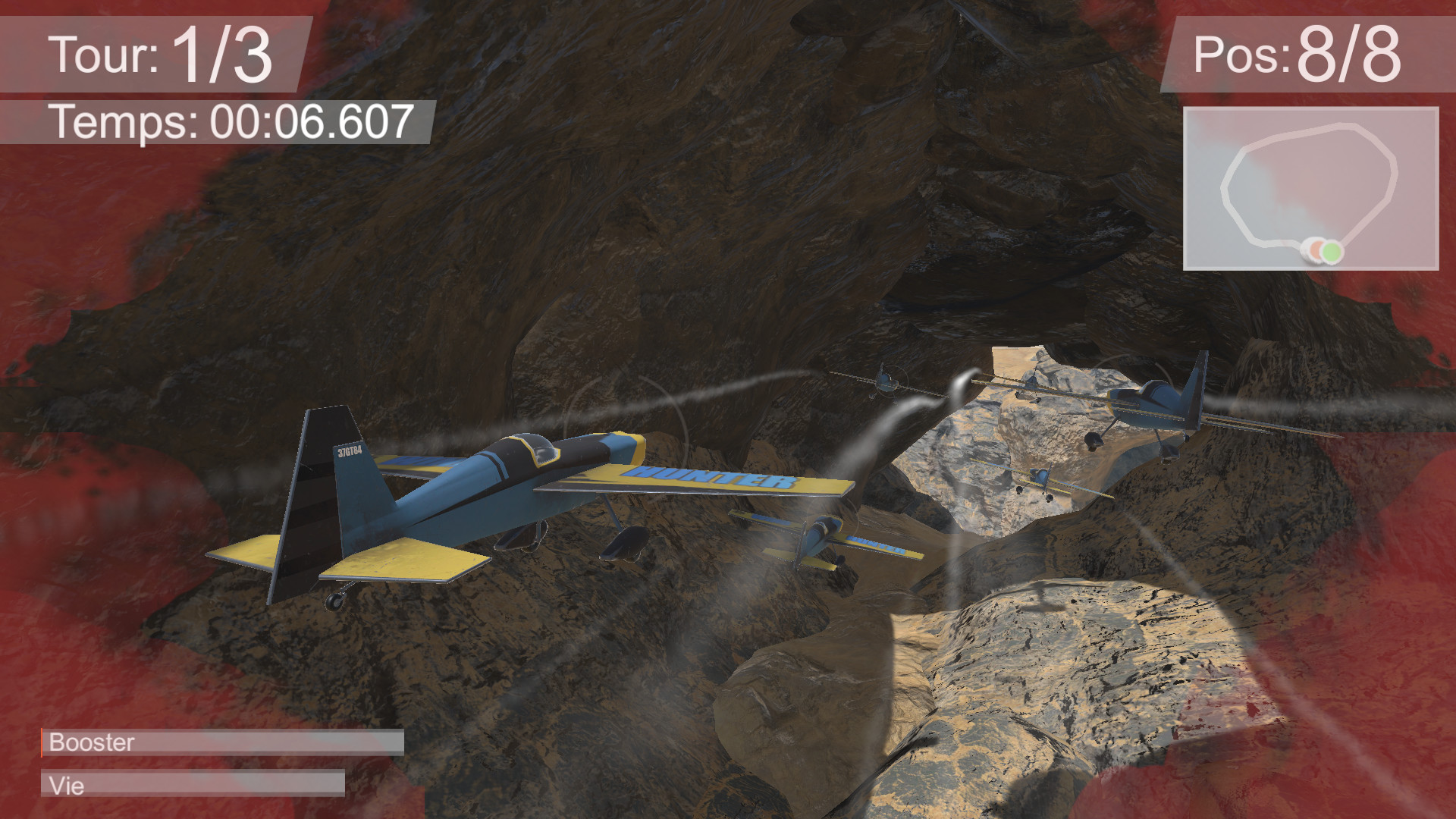Screen dimensions: 1456x819
Task: Expand the Pos 8/8 panel
Action: (1327, 53)
